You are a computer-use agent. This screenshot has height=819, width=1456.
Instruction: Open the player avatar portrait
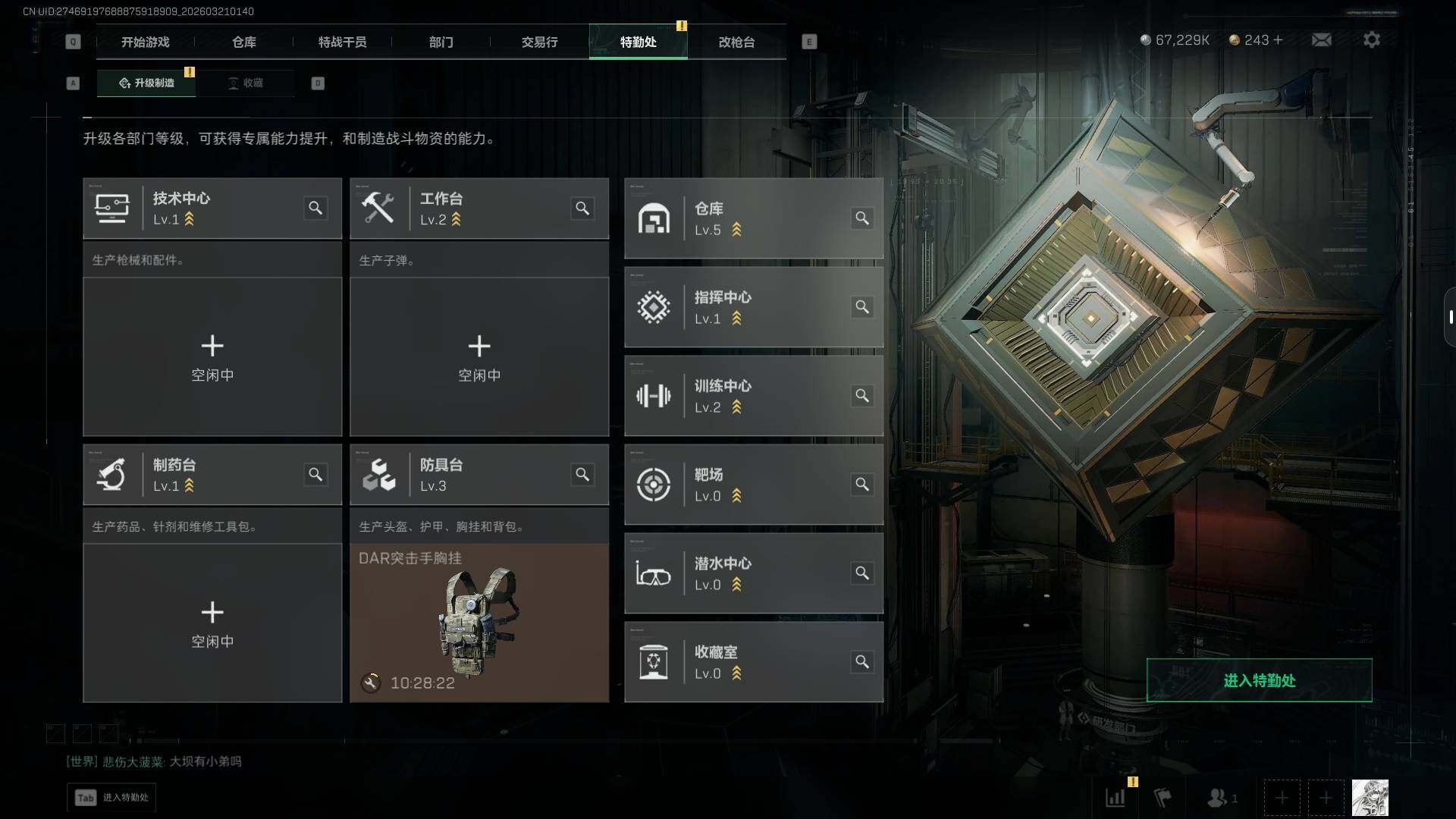click(1370, 798)
